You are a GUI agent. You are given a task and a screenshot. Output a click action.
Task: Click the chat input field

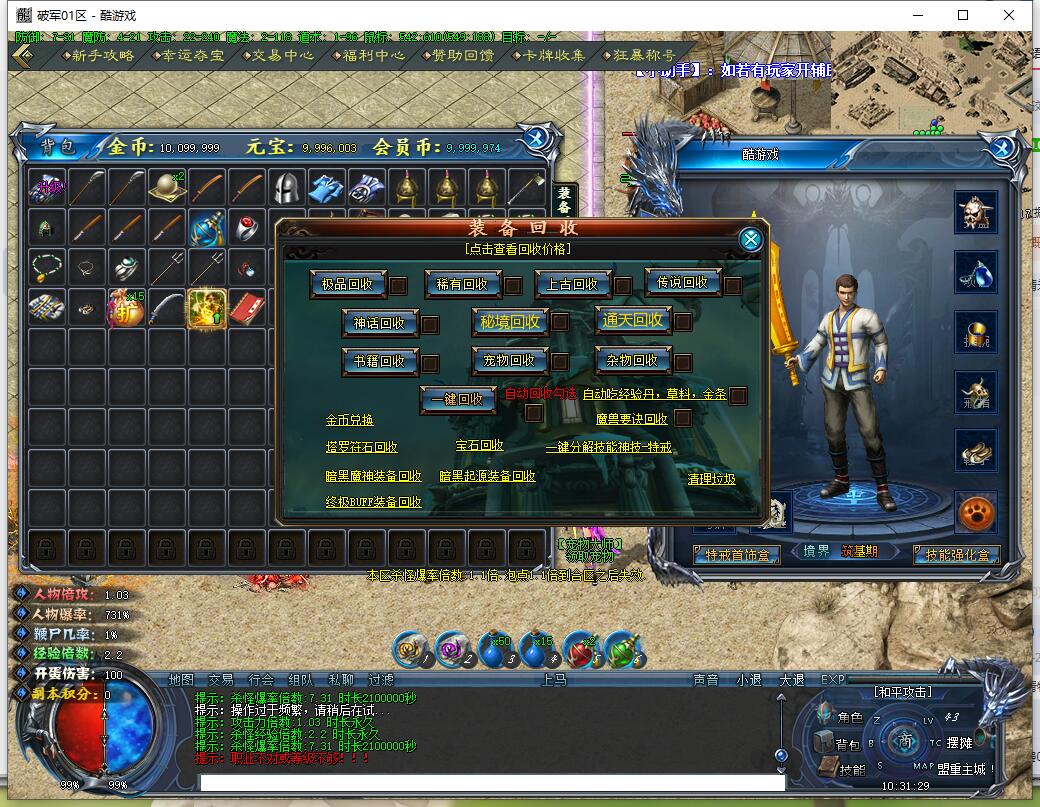490,783
